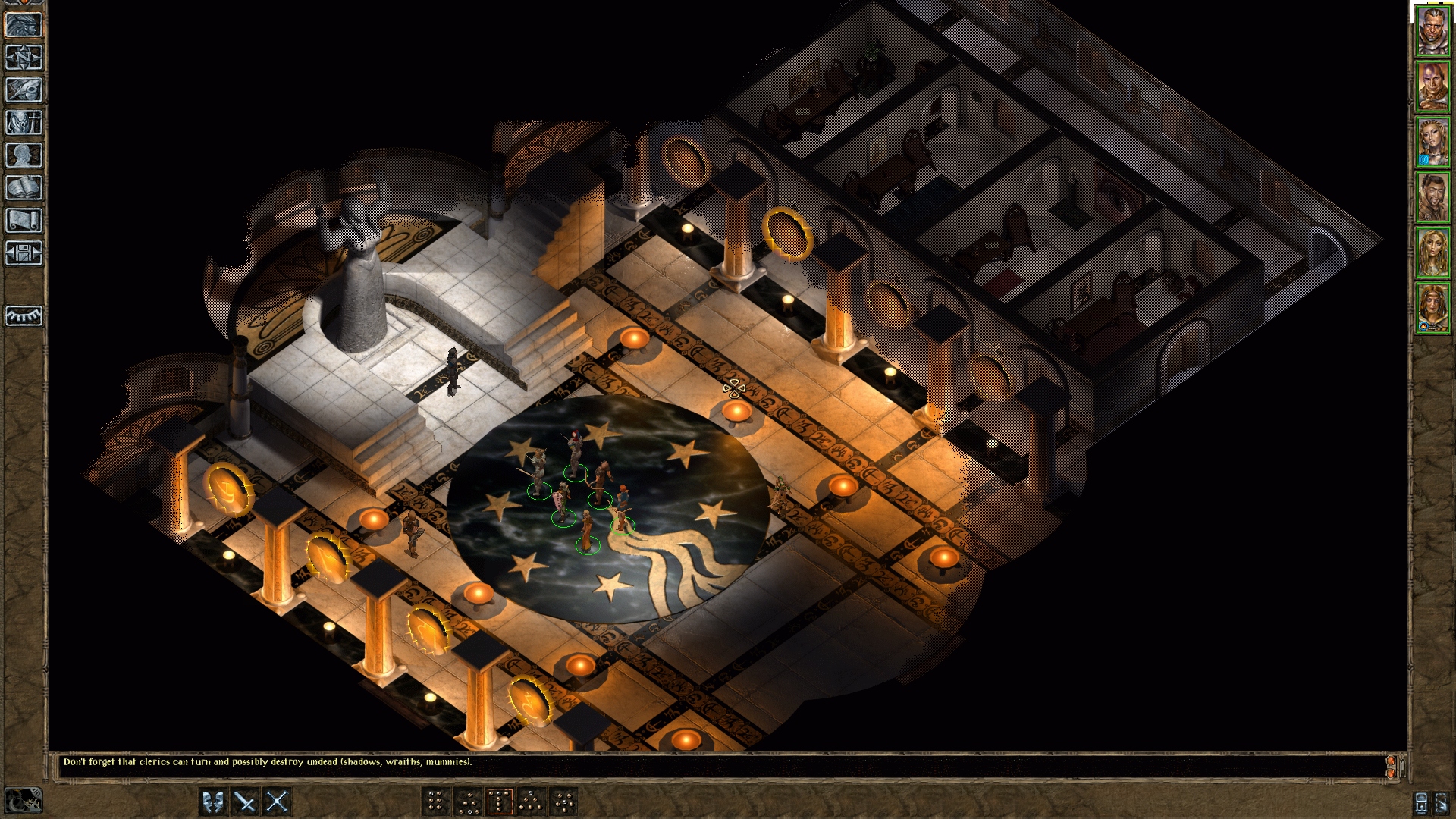Viewport: 1456px width, 819px height.
Task: Toggle party AI with the masks icon
Action: click(x=212, y=802)
